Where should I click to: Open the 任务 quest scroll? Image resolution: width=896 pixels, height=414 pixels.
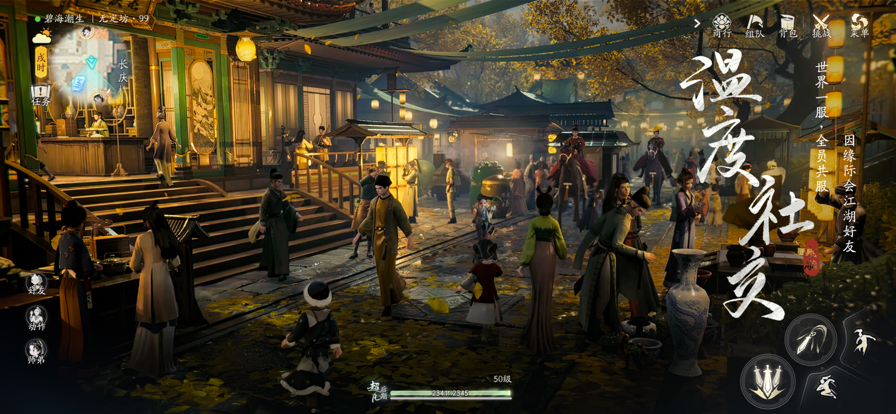pos(41,93)
